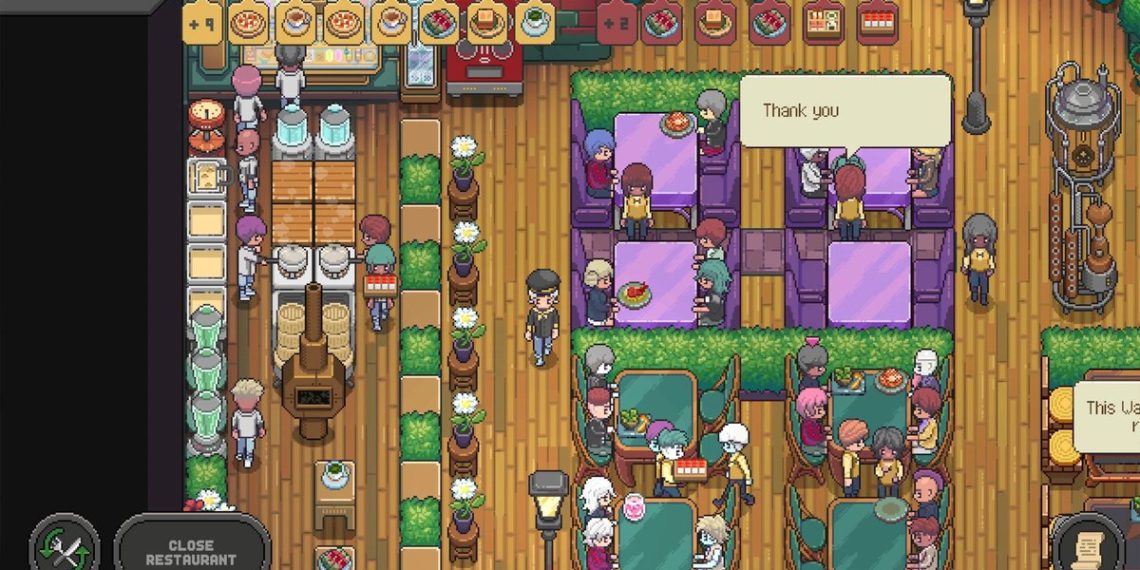Pick the assorted sushi platter order icon
Image resolution: width=1140 pixels, height=570 pixels.
pos(823,22)
